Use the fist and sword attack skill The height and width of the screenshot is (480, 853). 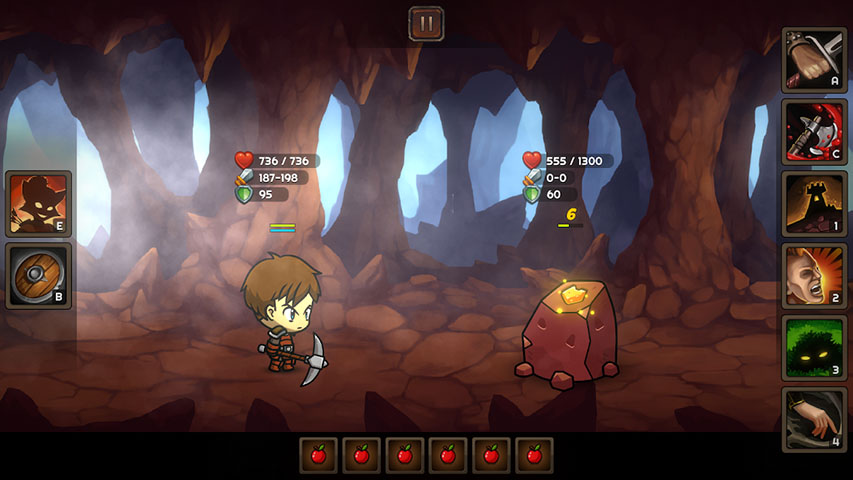(x=814, y=61)
